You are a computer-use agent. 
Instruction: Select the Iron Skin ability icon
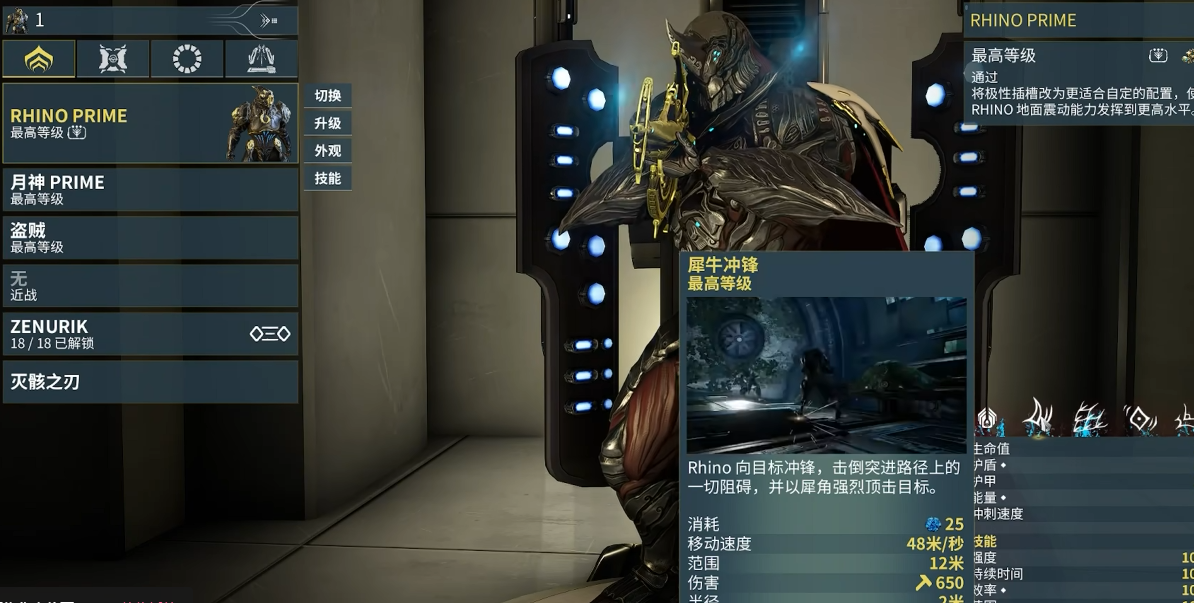pos(1088,420)
